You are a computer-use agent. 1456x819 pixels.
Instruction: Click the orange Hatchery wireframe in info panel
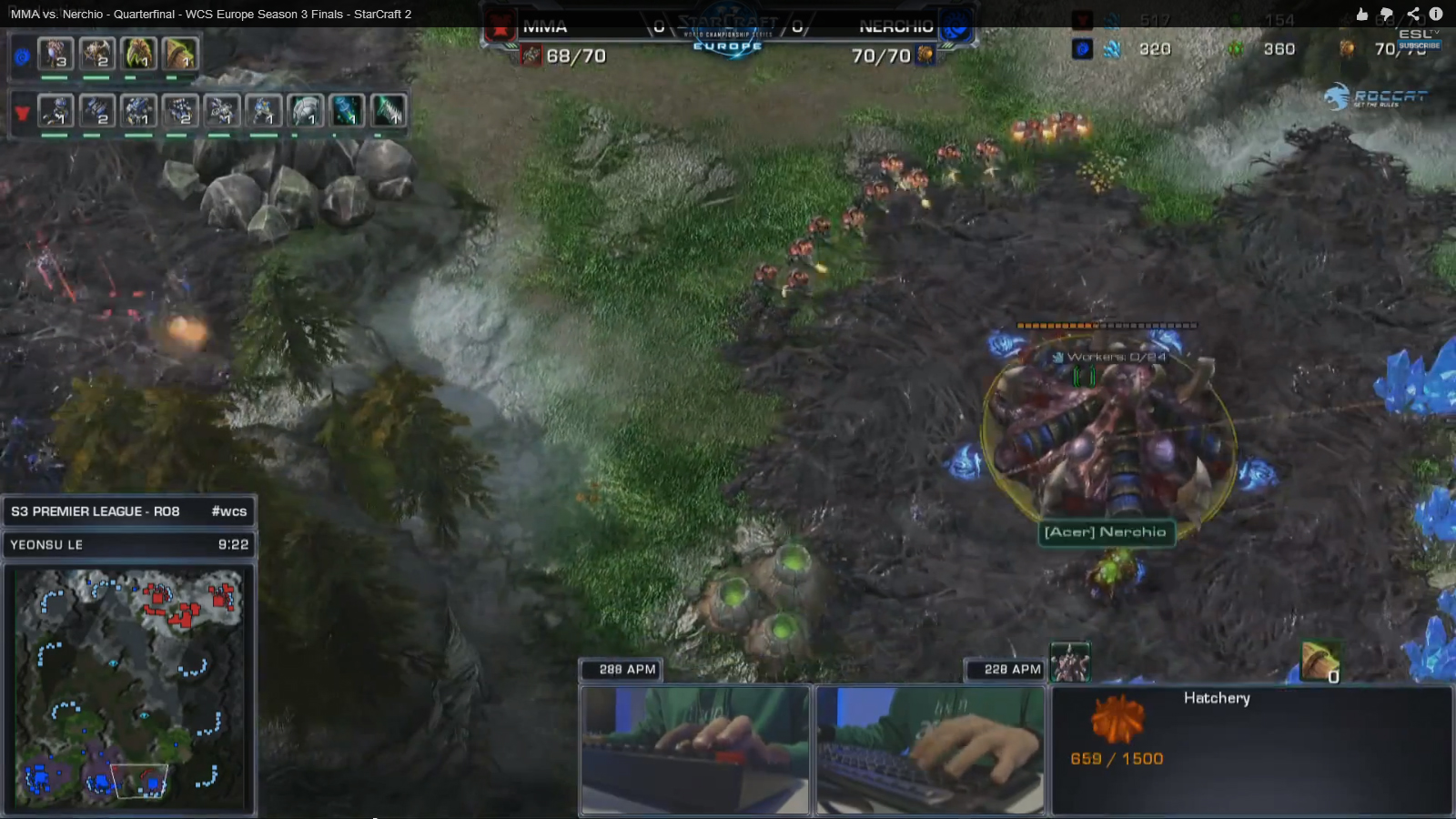click(1117, 719)
